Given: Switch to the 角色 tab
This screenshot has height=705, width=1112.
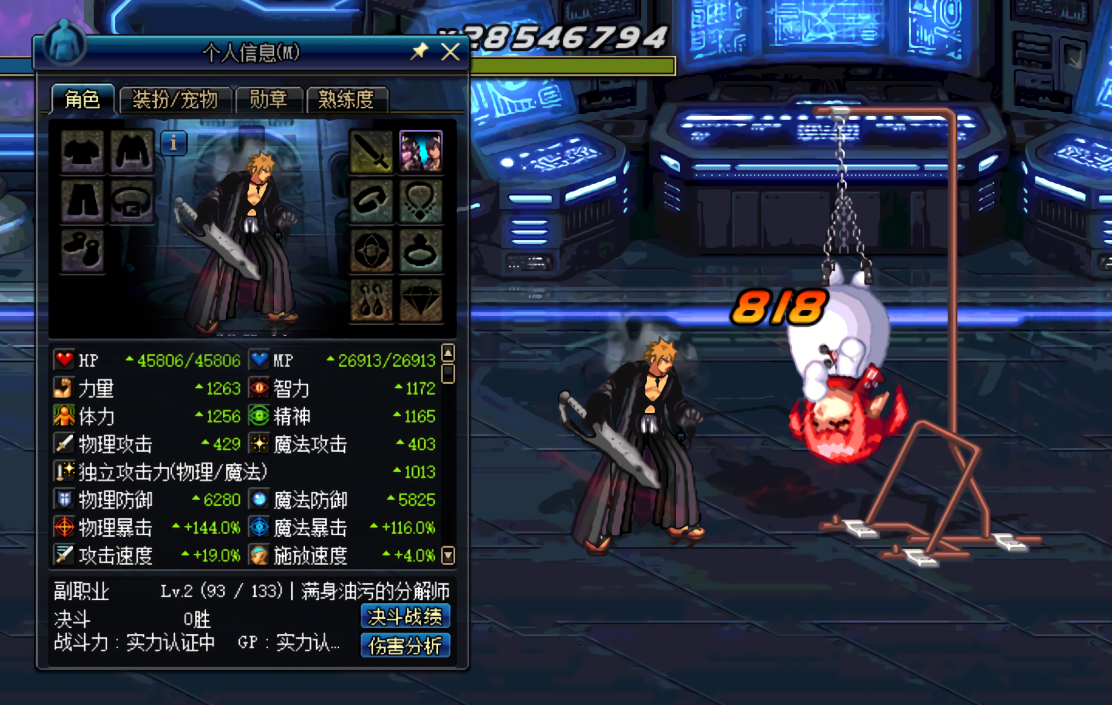Looking at the screenshot, I should pyautogui.click(x=82, y=99).
